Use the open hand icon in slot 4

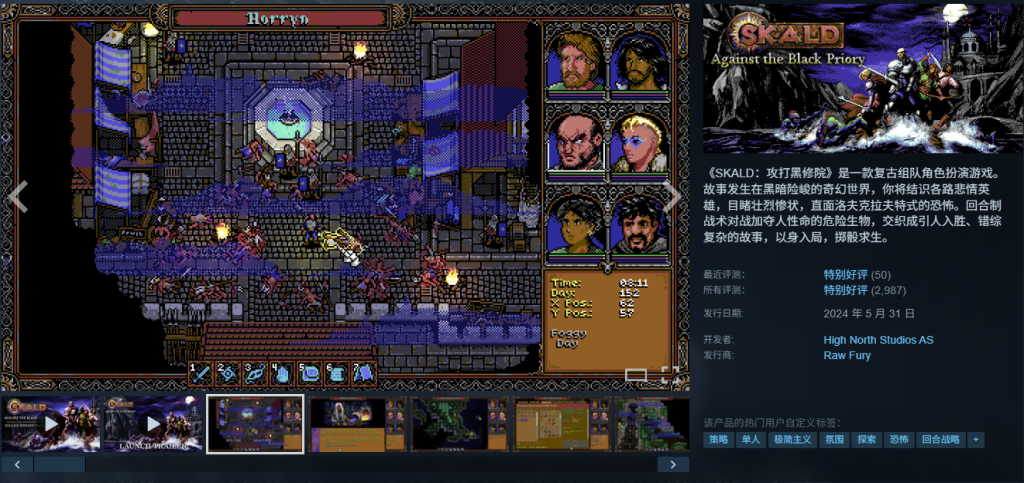click(x=284, y=373)
